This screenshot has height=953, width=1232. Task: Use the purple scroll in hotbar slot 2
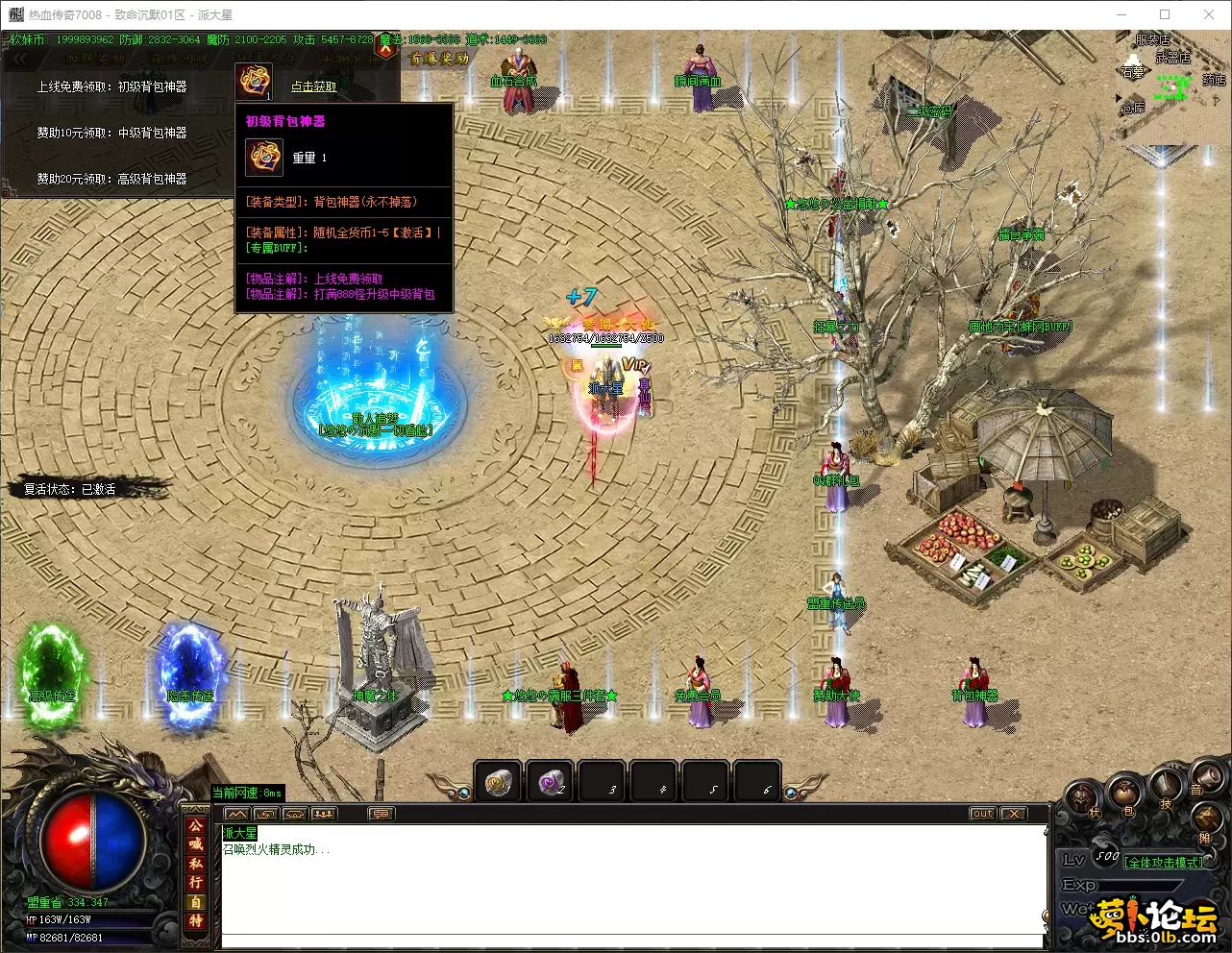tap(551, 782)
